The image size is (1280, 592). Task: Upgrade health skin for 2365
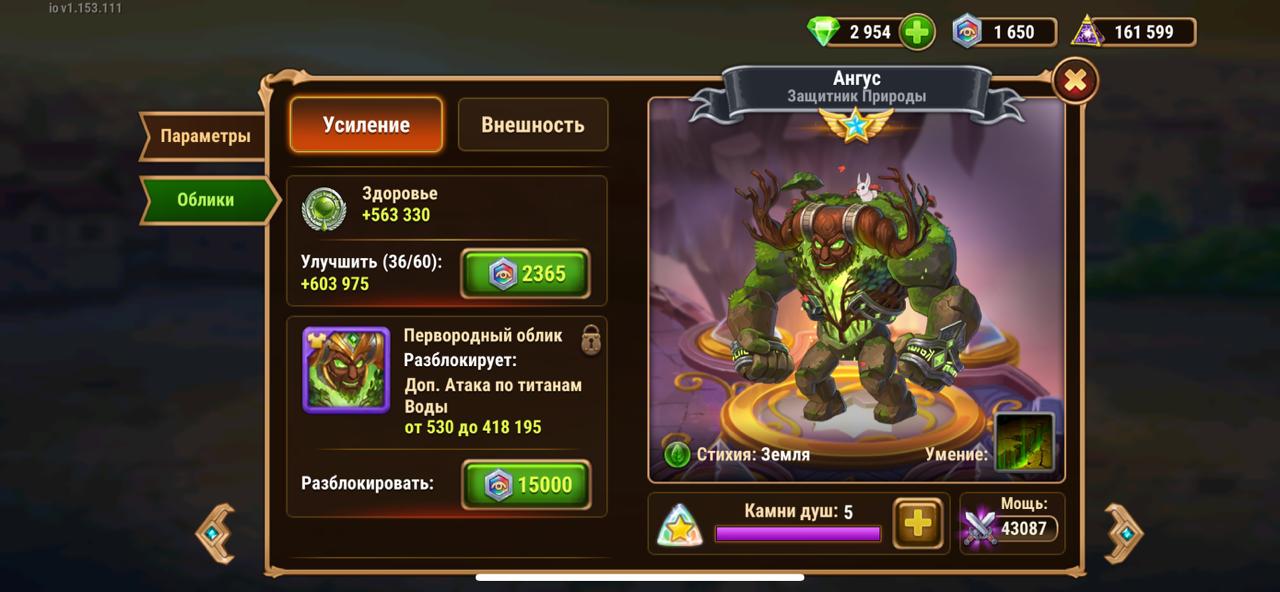525,273
